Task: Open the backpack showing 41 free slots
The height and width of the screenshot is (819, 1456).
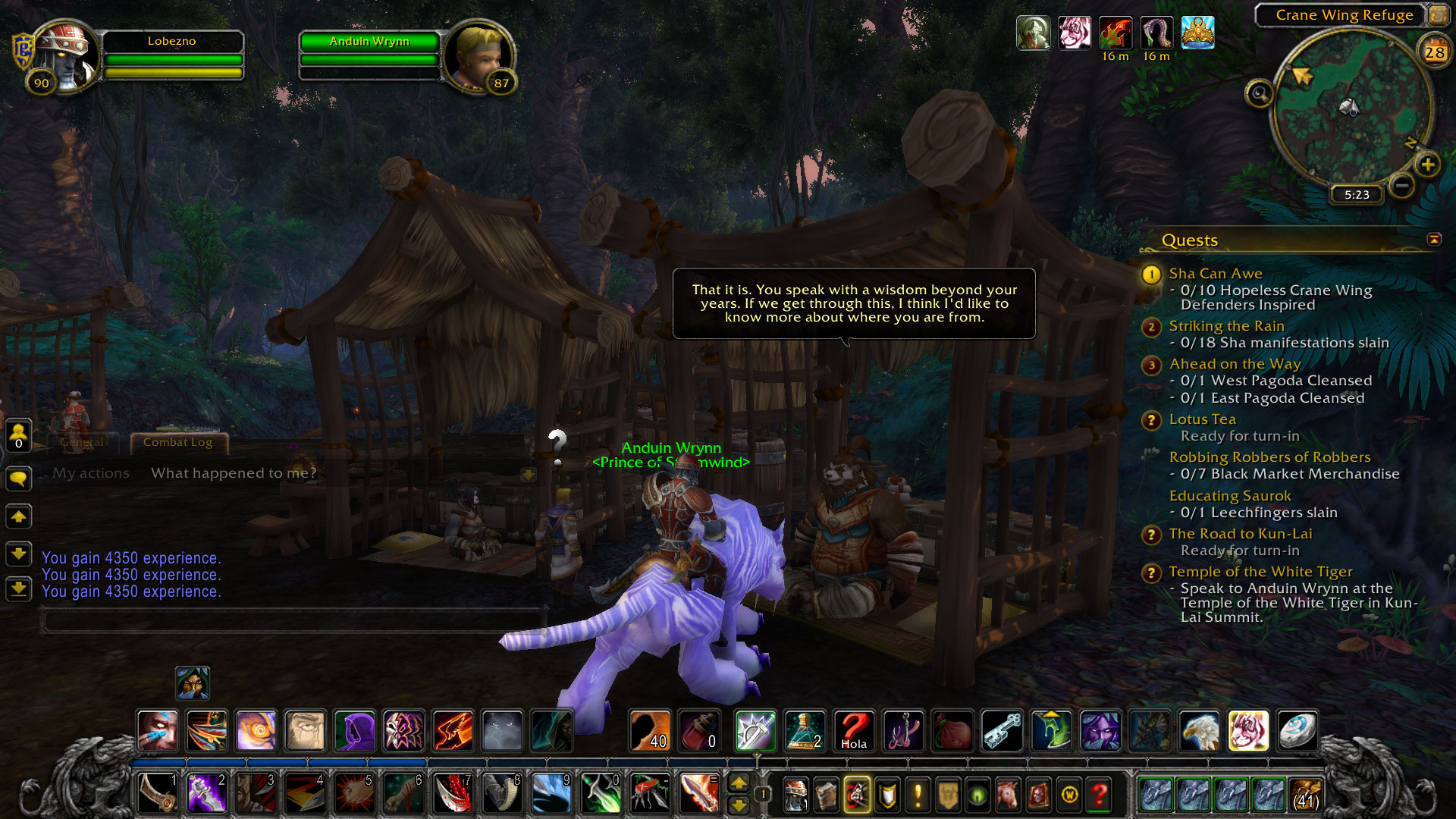Action: [1304, 794]
